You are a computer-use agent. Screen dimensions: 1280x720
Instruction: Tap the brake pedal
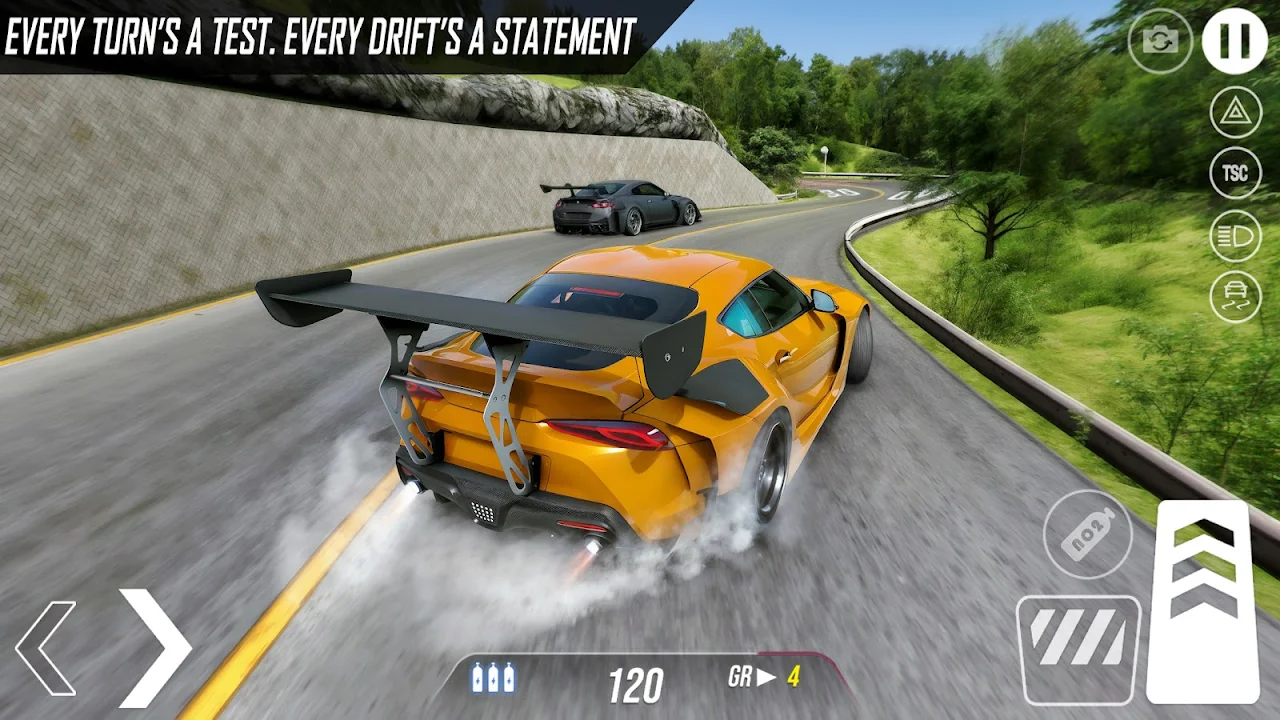(x=1078, y=648)
